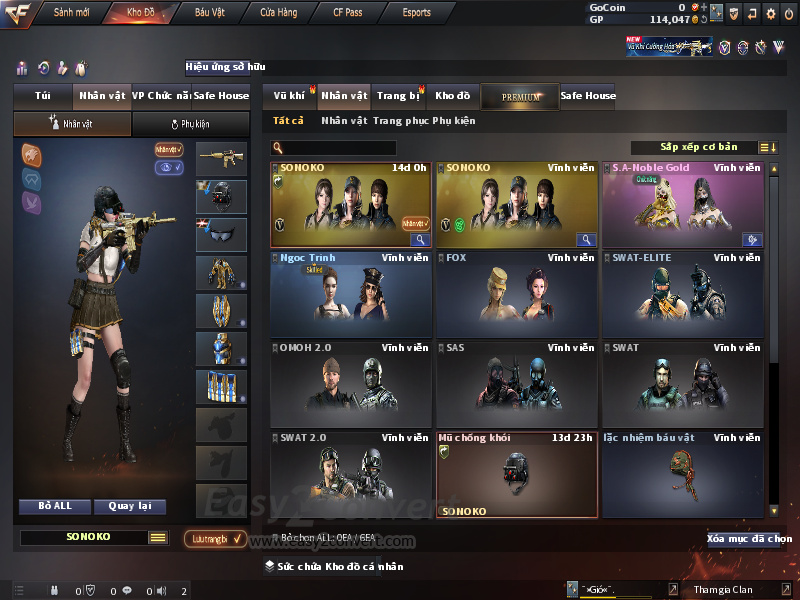The image size is (800, 600).
Task: Pick the SWAT-ELITE character card
Action: [x=683, y=294]
